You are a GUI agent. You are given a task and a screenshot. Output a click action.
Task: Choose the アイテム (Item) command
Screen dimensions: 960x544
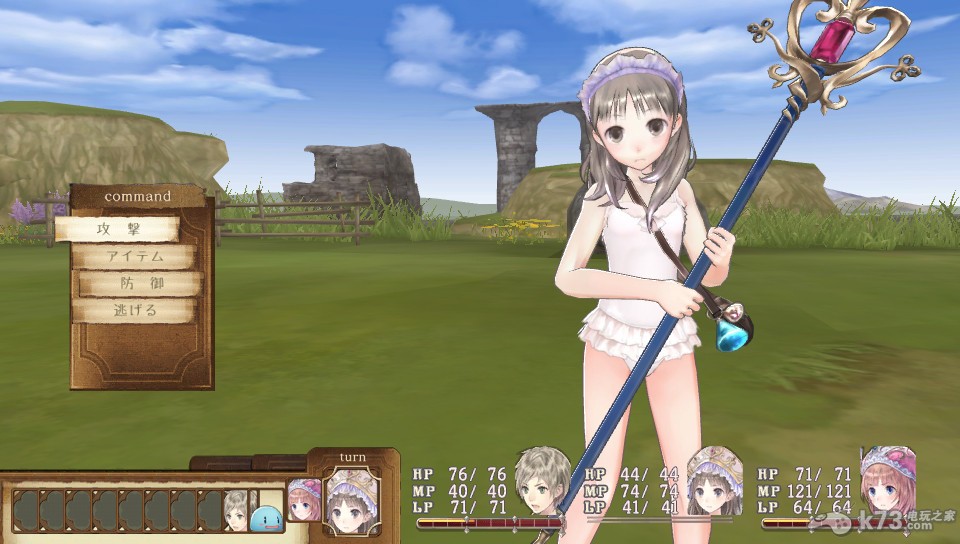pos(134,257)
